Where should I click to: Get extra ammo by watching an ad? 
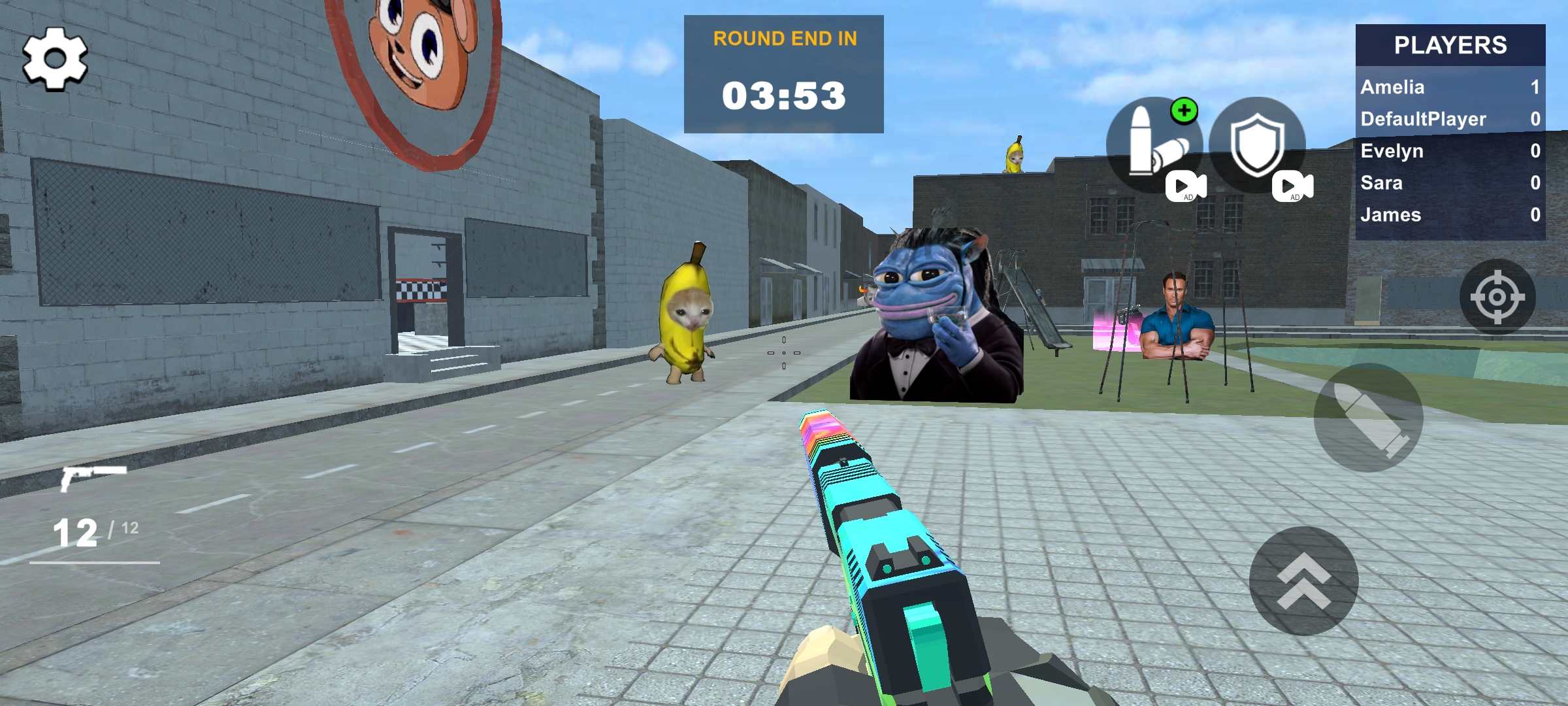[x=1154, y=145]
